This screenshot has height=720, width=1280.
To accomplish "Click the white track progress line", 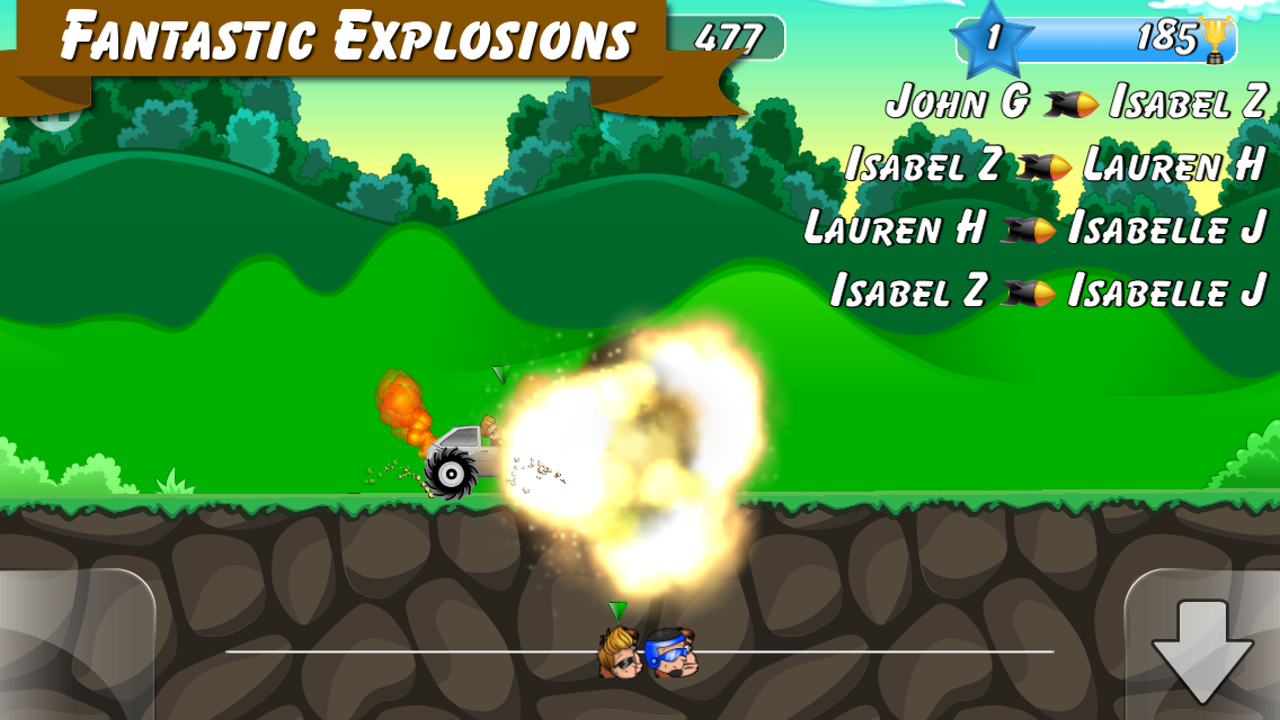I will click(400, 651).
